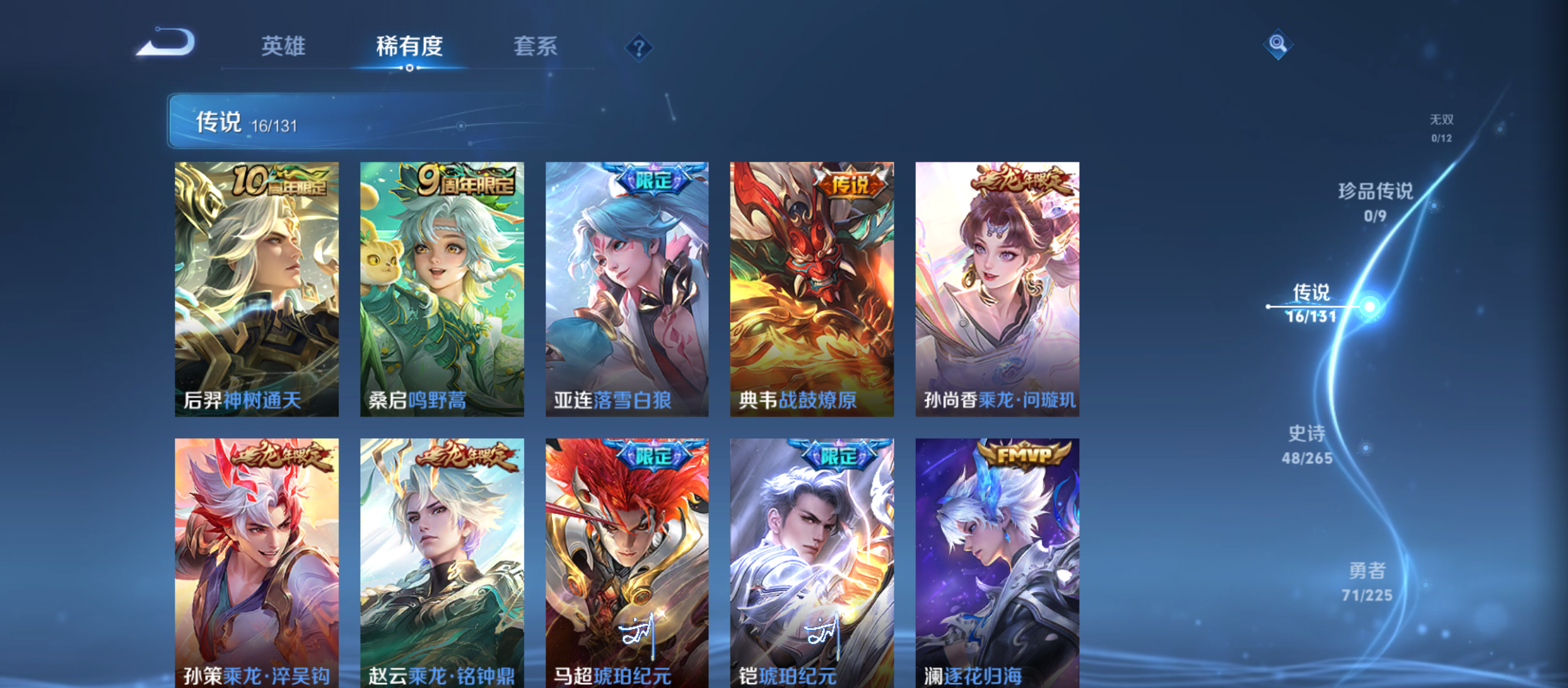
Task: Open the help question mark icon
Action: tap(639, 47)
